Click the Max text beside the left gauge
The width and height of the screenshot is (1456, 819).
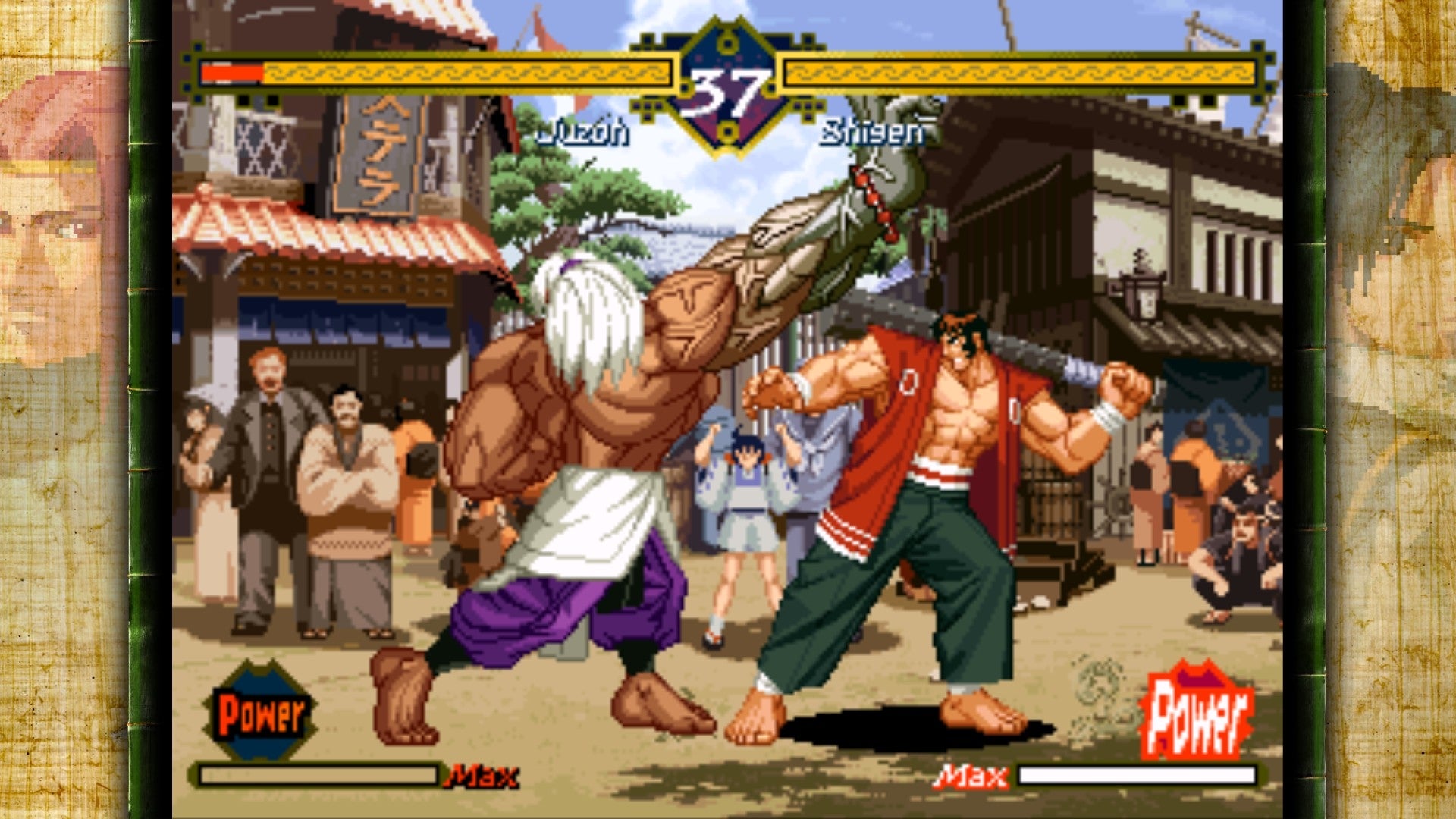pos(485,775)
